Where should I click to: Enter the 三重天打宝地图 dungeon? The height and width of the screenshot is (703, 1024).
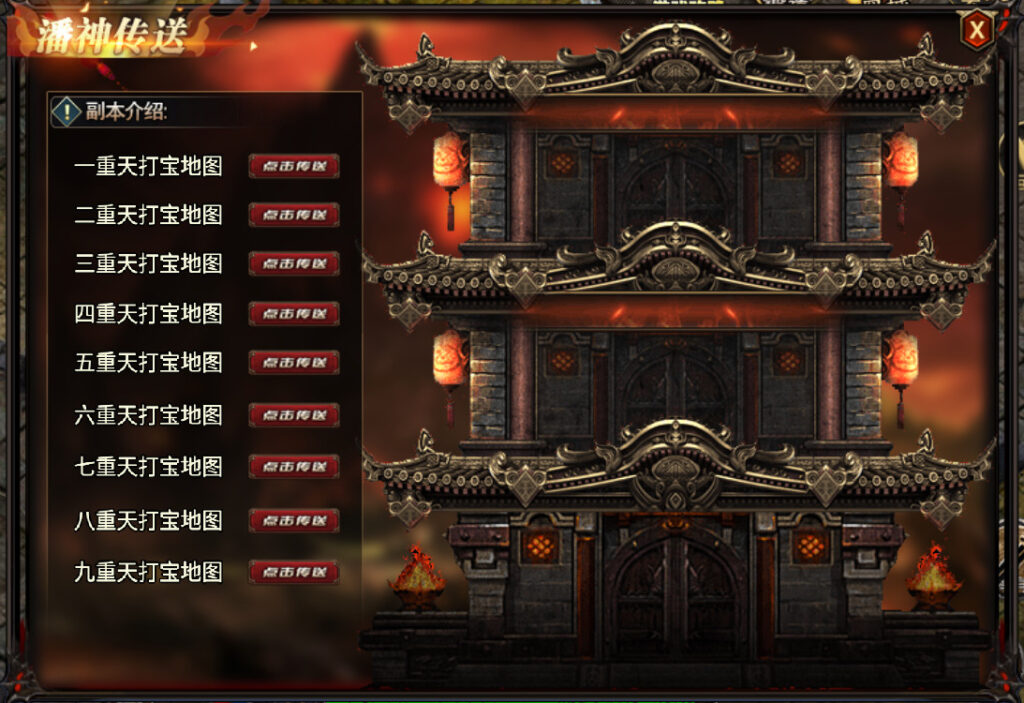[x=294, y=264]
